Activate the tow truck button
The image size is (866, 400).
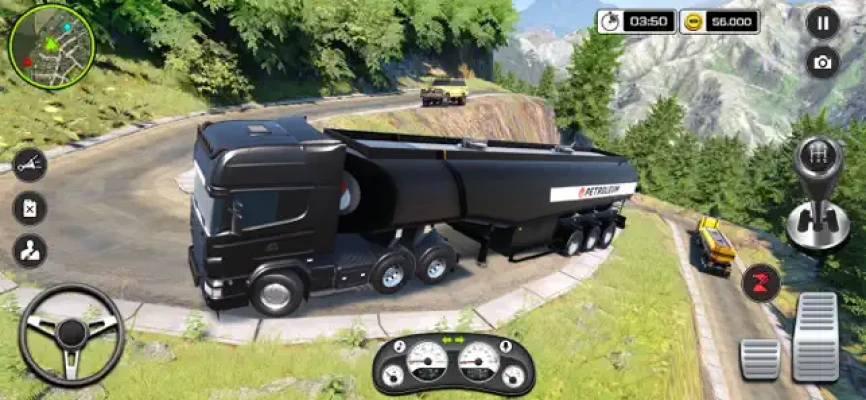coord(29,165)
